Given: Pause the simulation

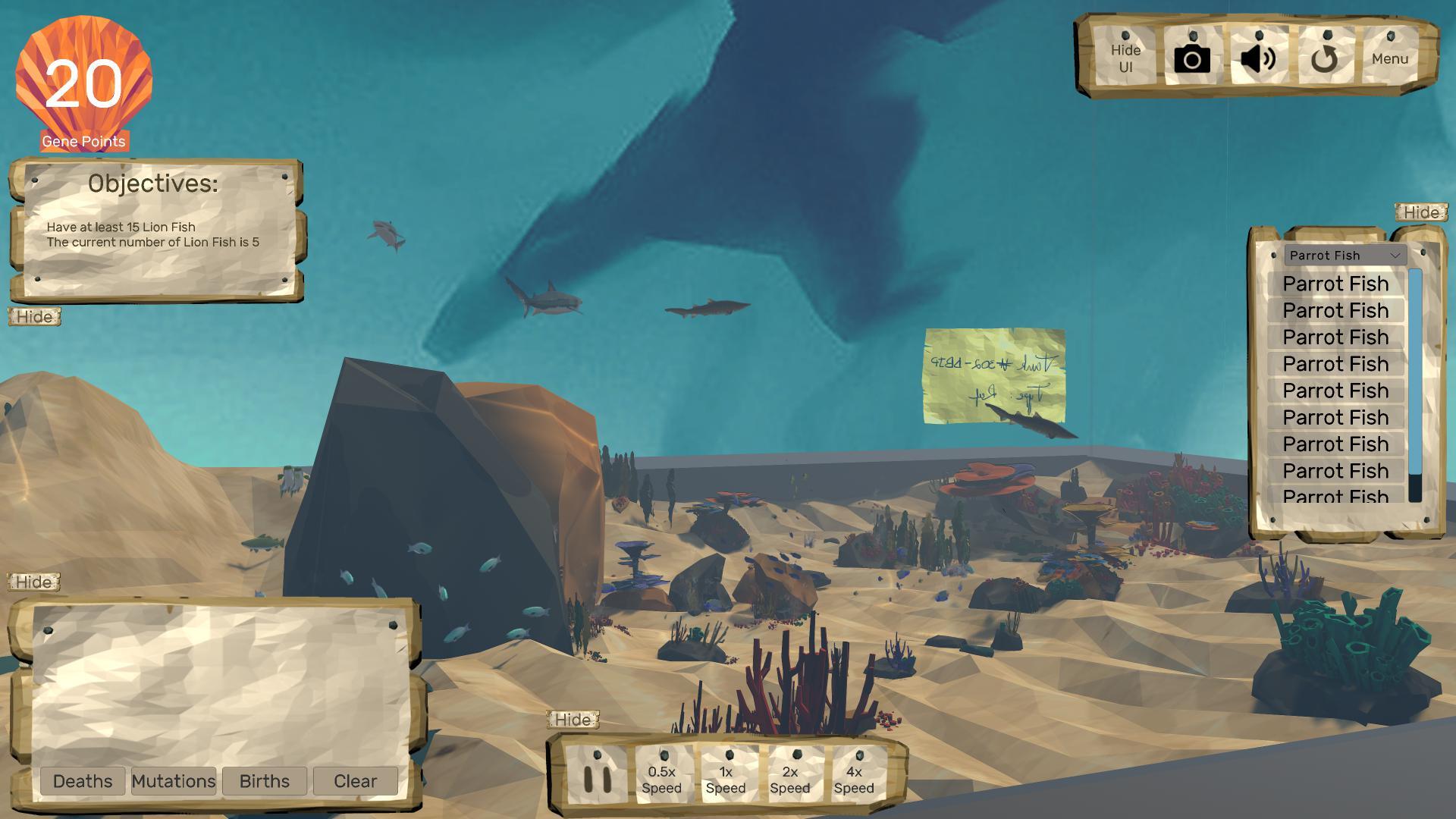Looking at the screenshot, I should [x=598, y=777].
